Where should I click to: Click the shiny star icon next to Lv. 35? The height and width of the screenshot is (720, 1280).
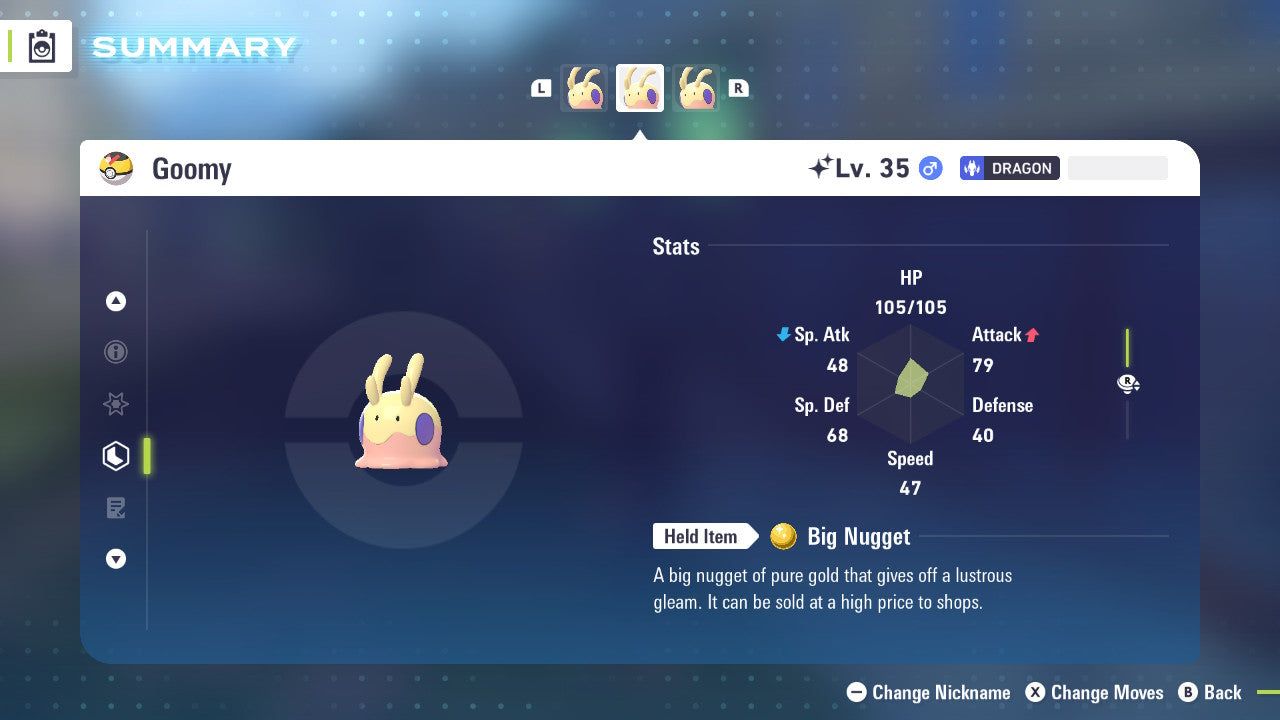[822, 166]
